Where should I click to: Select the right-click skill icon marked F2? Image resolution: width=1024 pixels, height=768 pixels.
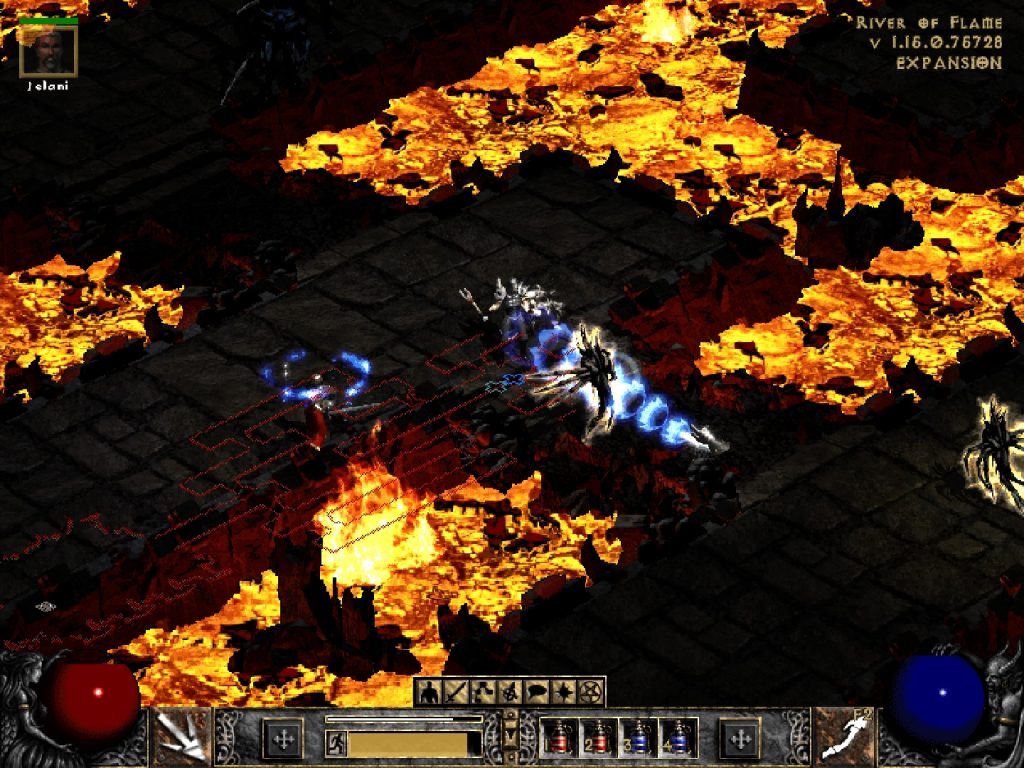[x=844, y=737]
